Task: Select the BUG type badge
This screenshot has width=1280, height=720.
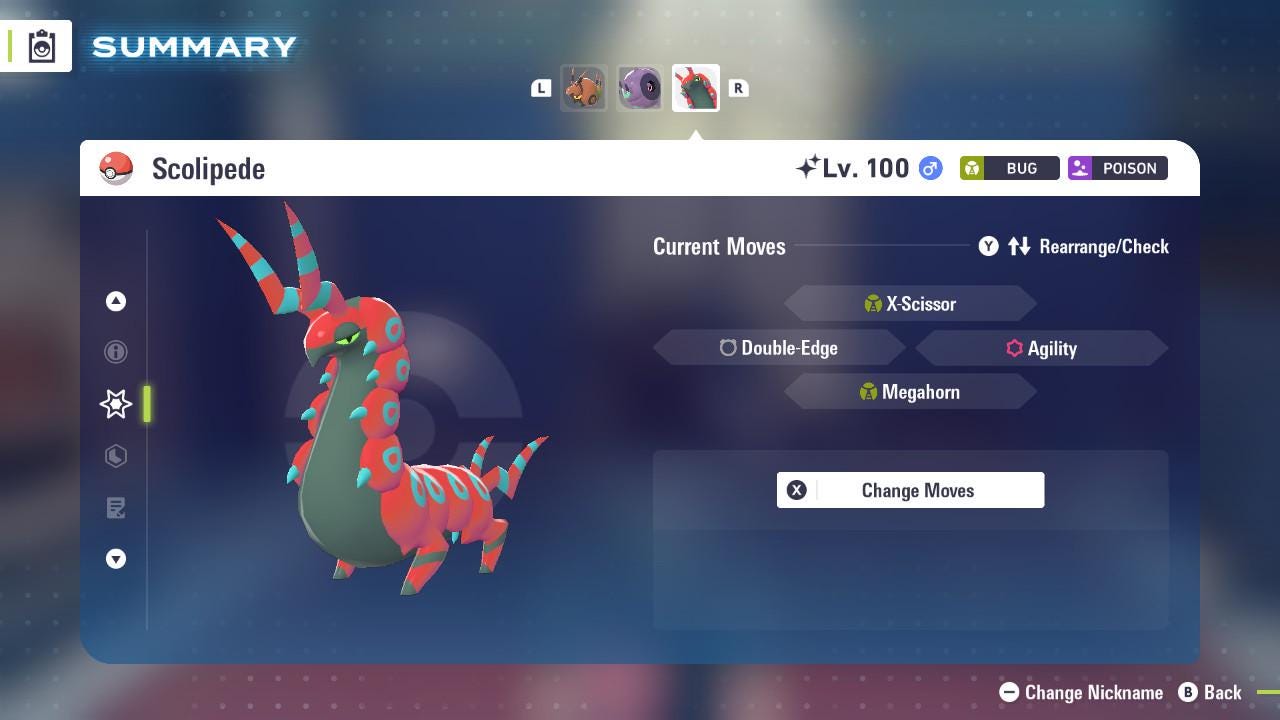Action: click(1008, 168)
